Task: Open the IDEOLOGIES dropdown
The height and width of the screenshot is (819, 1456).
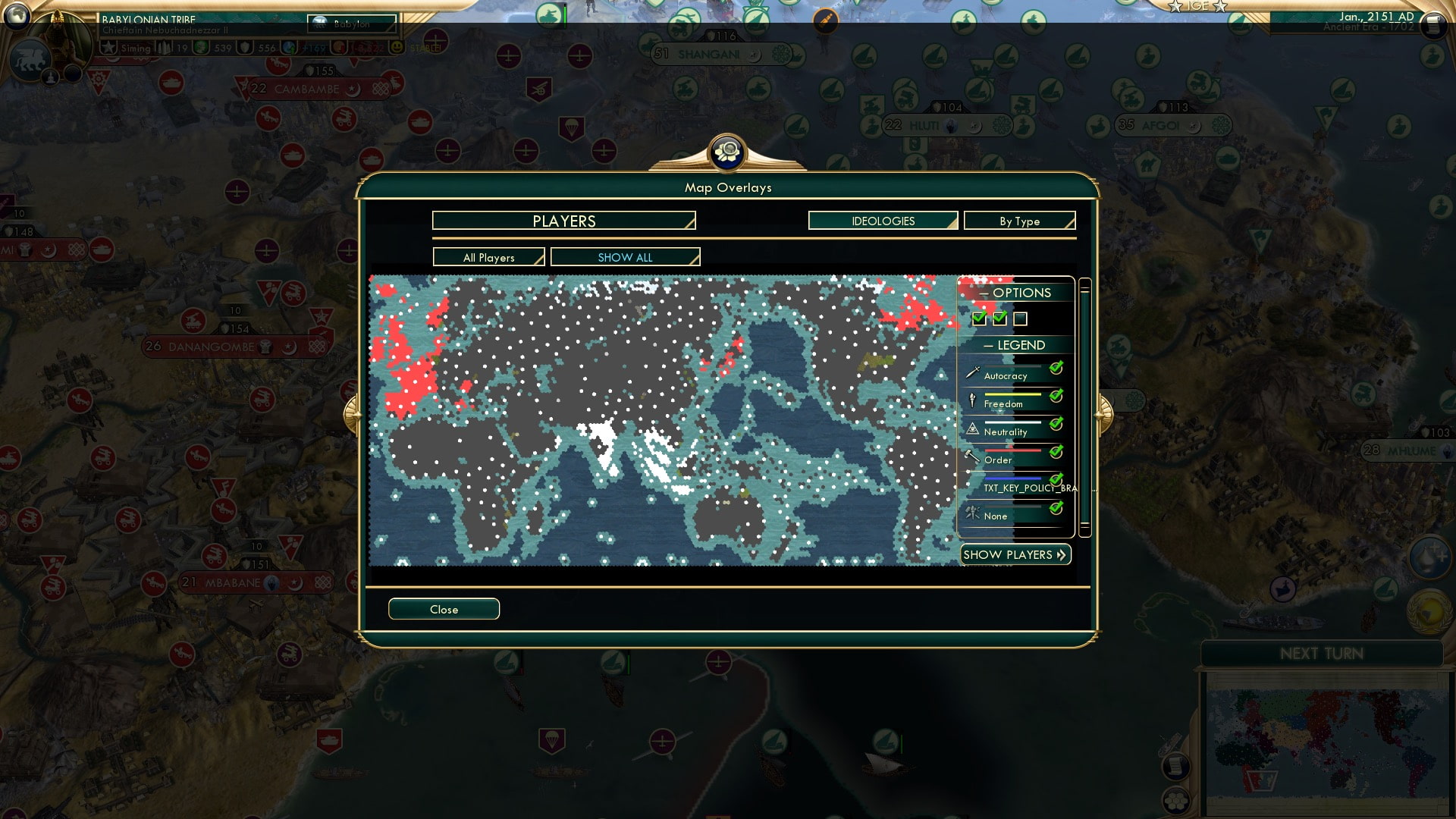Action: 882,221
